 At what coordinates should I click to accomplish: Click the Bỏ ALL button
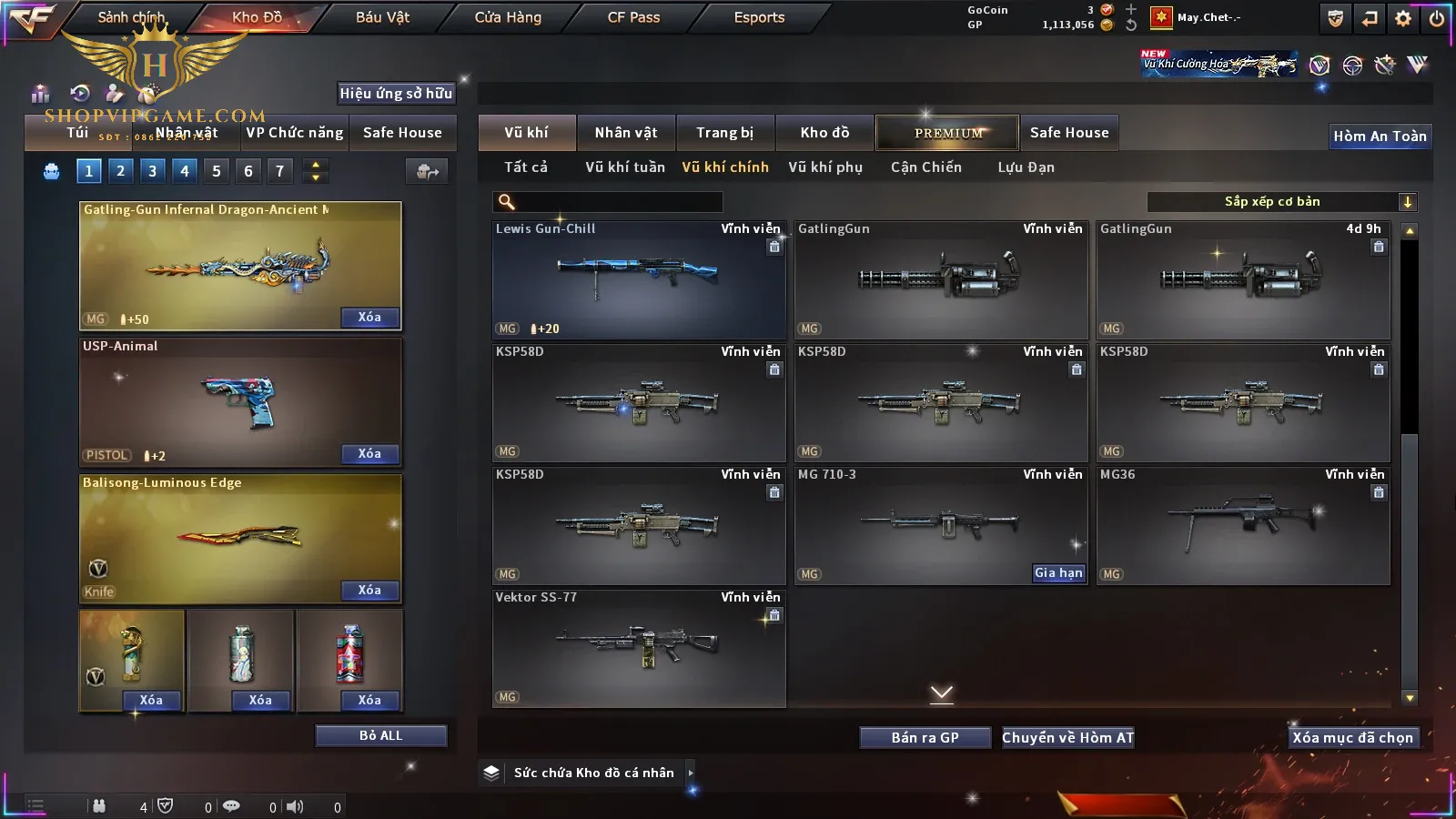point(380,736)
